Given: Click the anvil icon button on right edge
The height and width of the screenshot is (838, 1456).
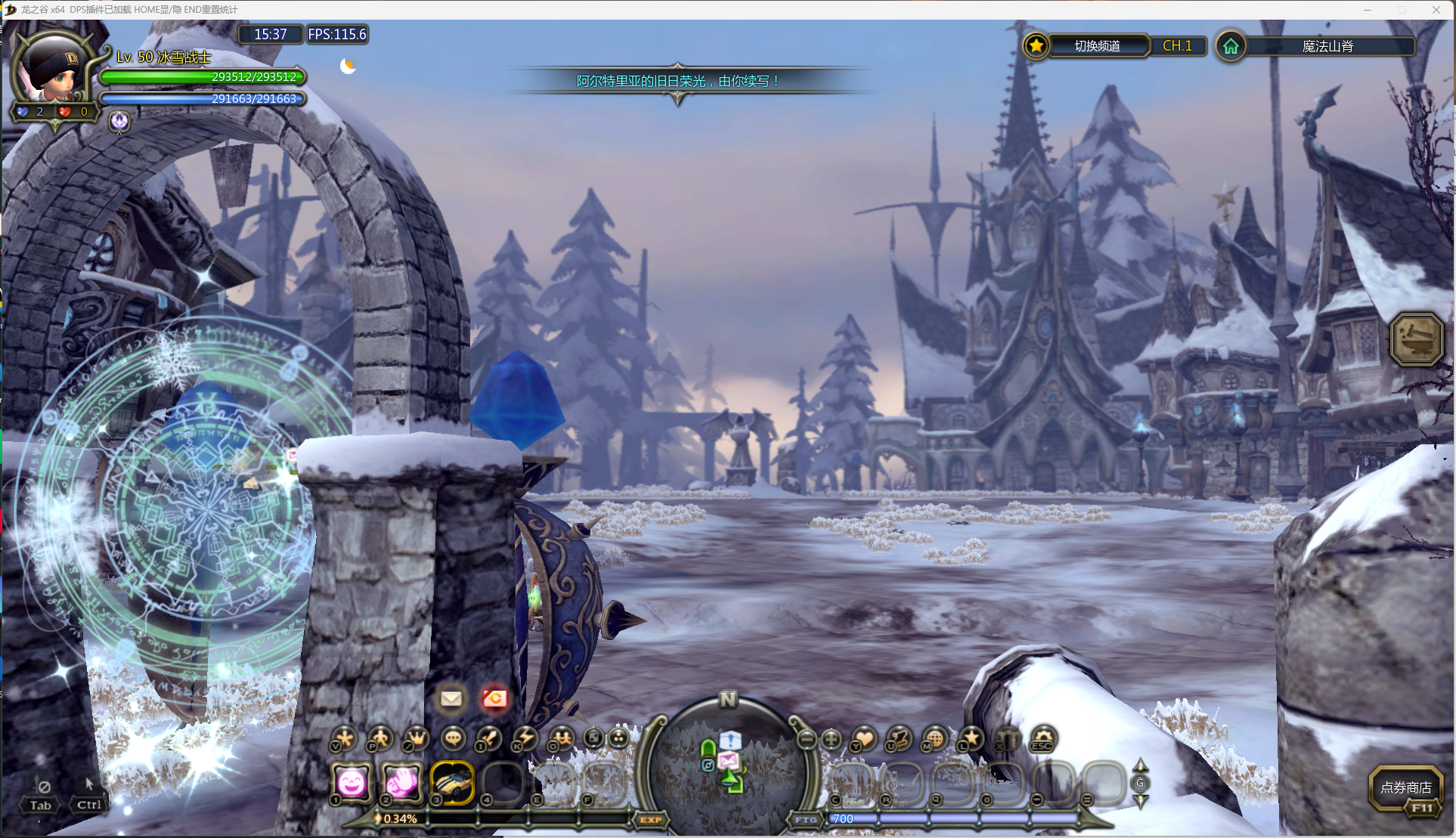Looking at the screenshot, I should (x=1416, y=339).
